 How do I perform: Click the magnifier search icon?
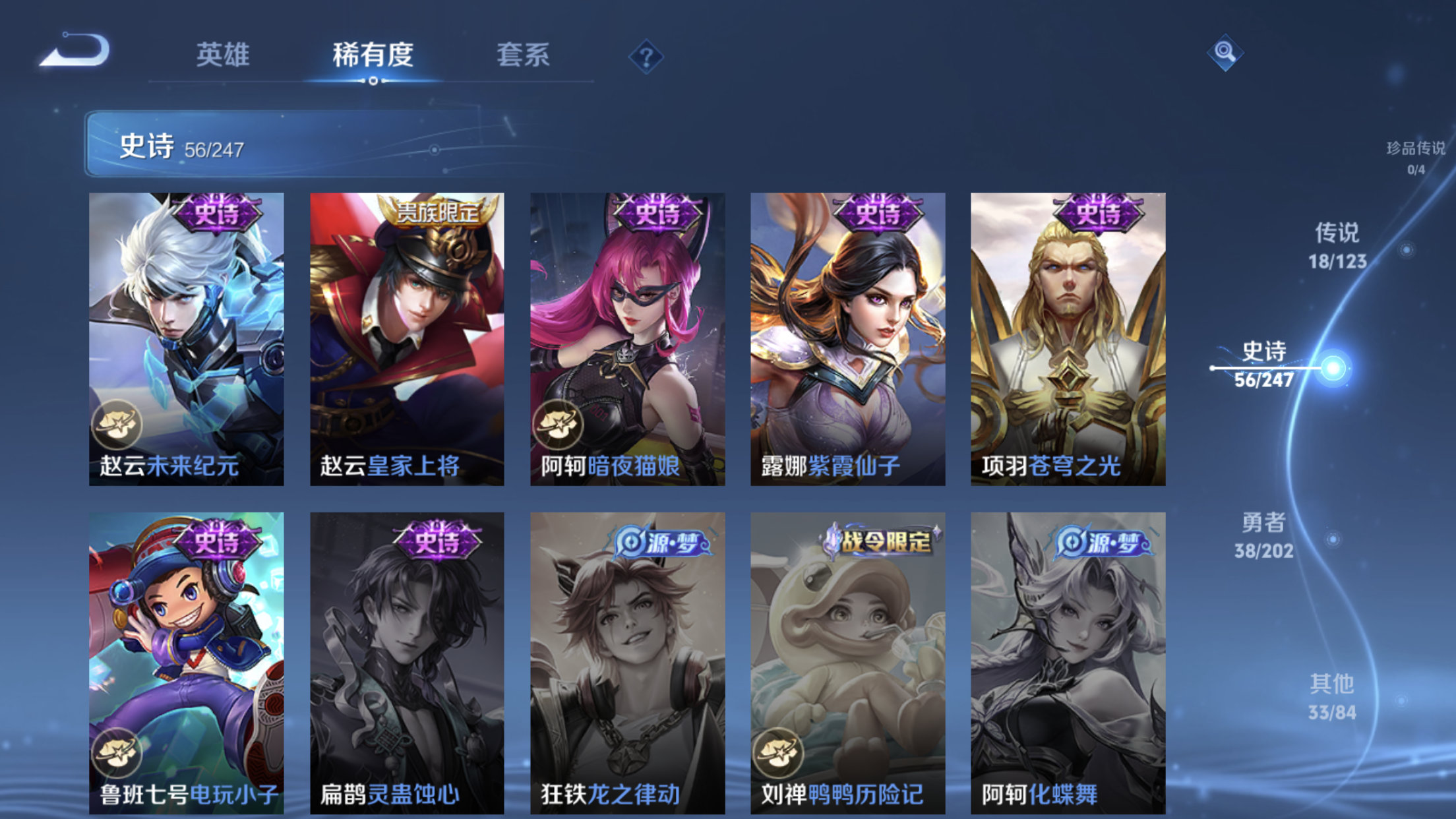pos(1225,52)
